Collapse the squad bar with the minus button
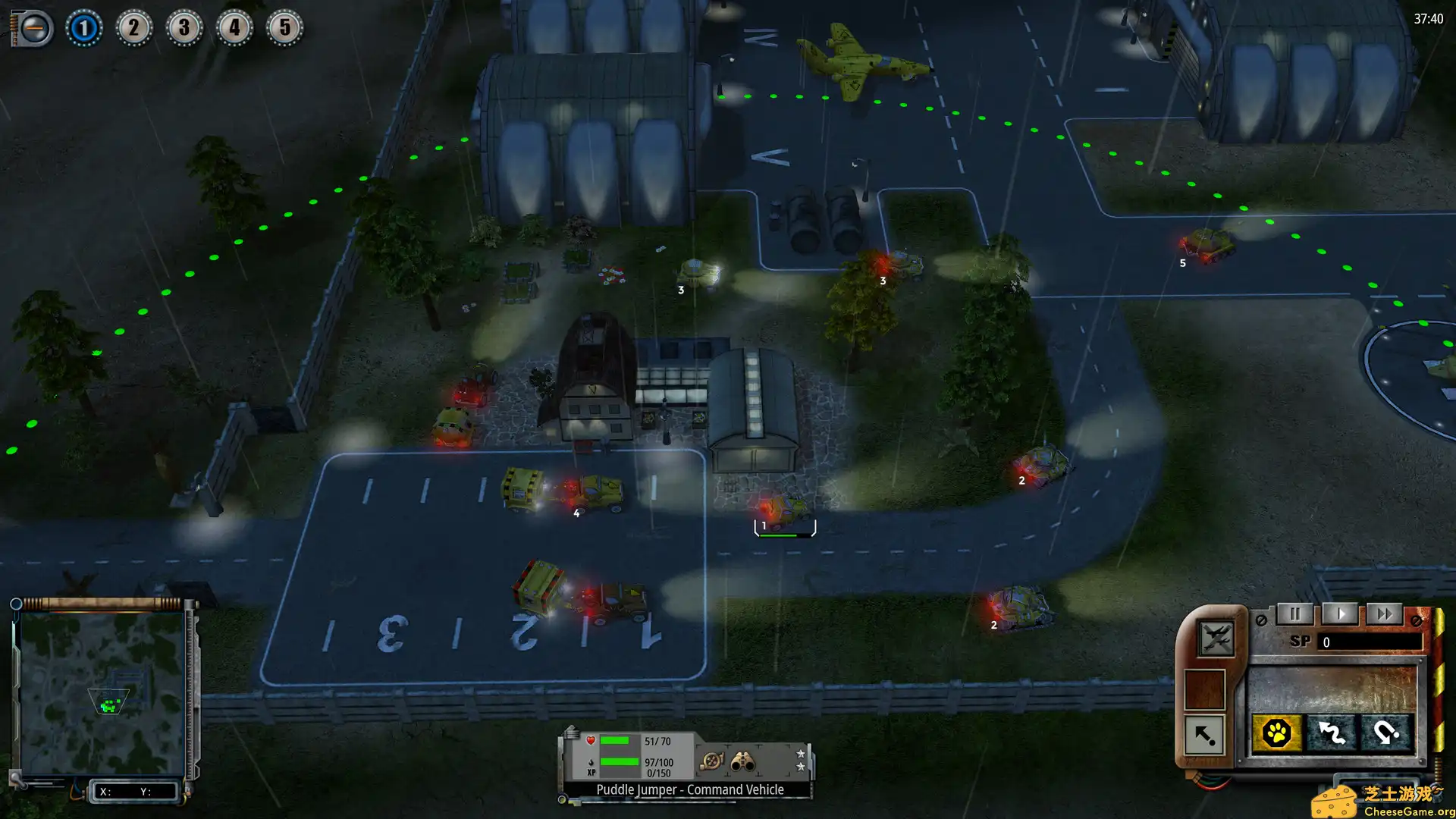 point(33,29)
